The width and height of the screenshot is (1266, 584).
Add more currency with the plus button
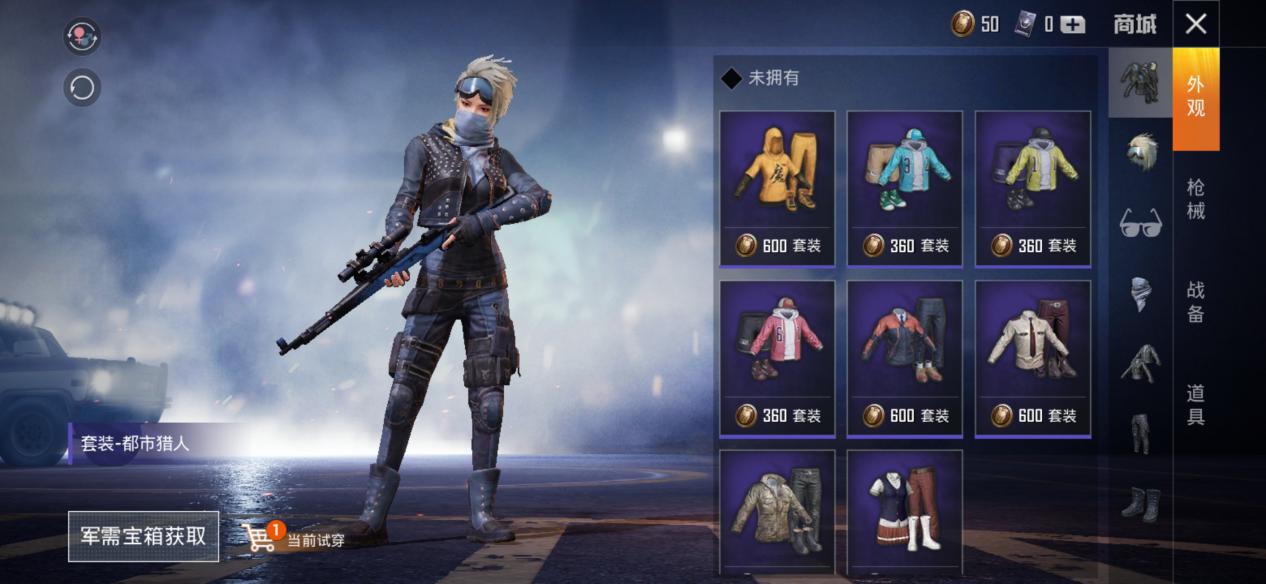coord(1072,25)
